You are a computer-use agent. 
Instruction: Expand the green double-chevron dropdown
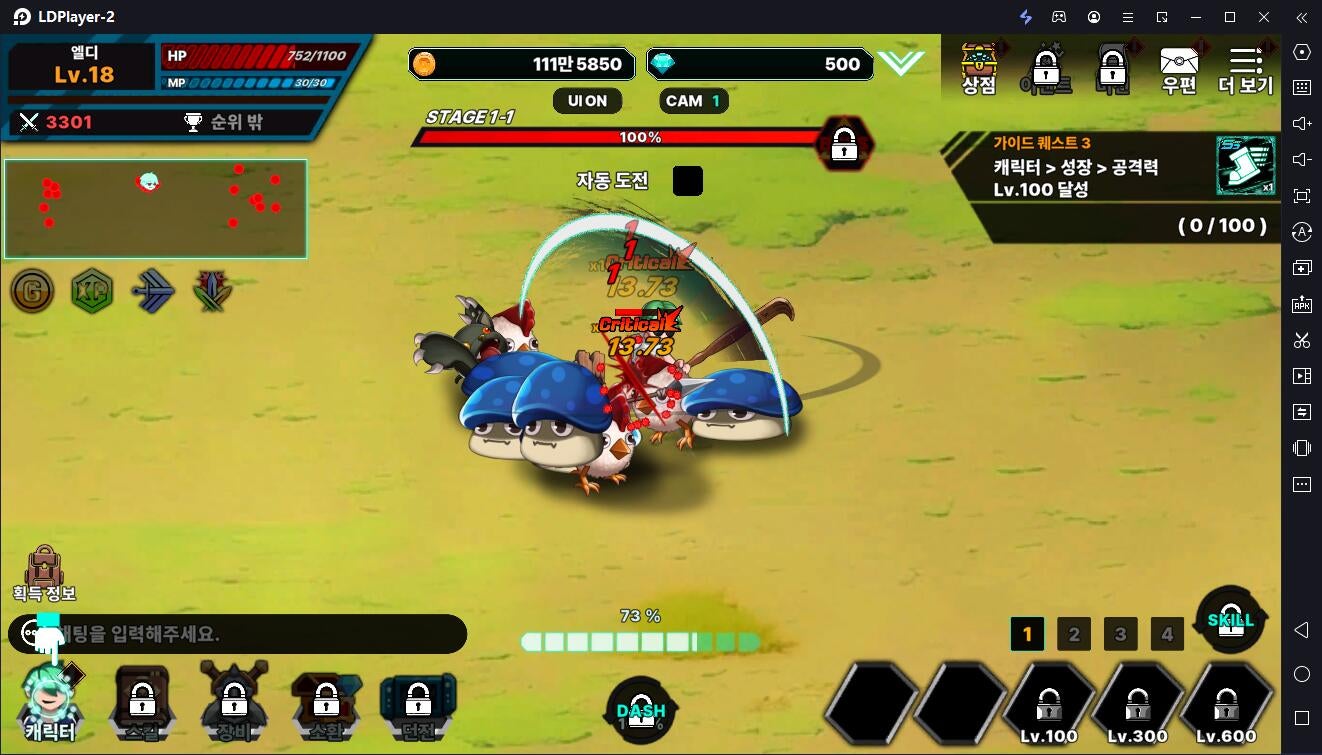900,64
